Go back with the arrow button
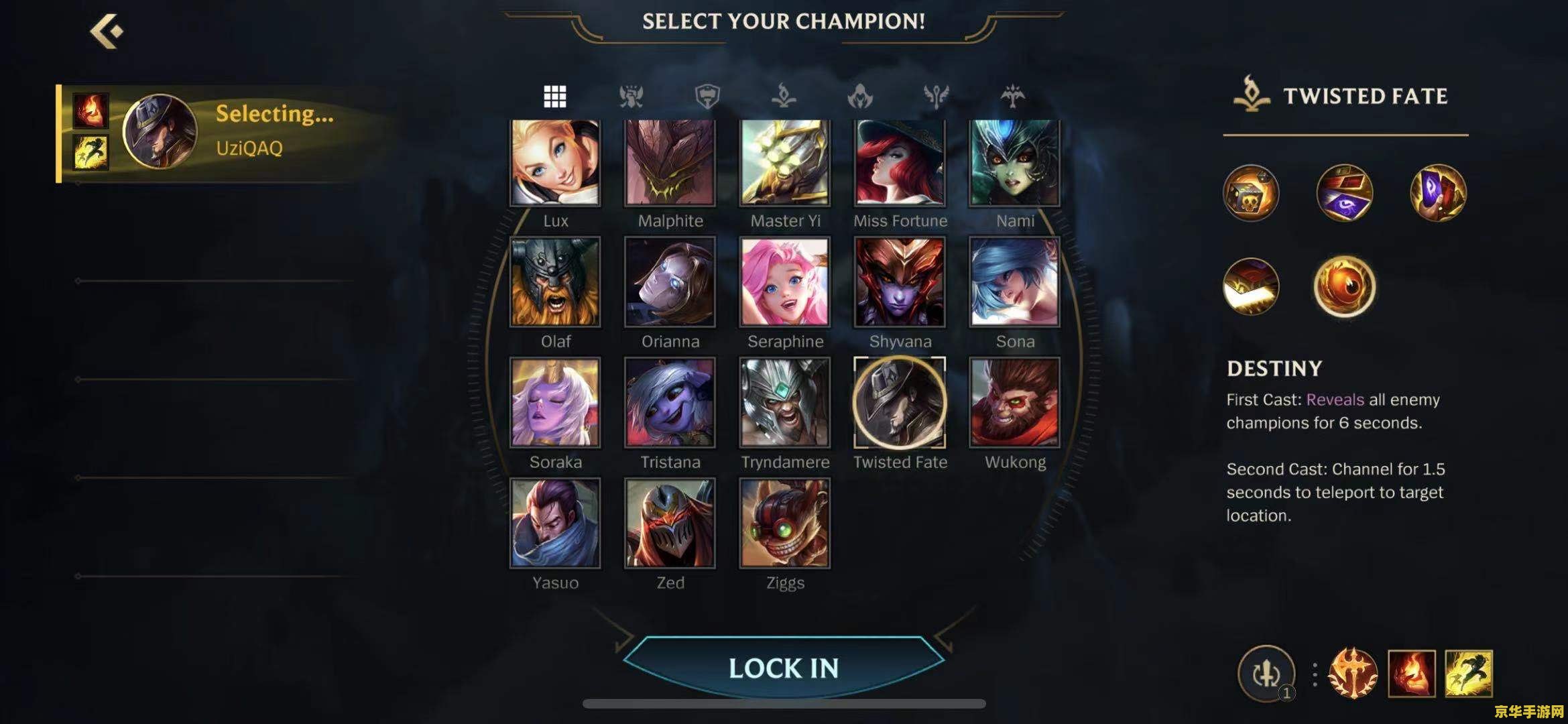The height and width of the screenshot is (724, 1568). point(107,32)
